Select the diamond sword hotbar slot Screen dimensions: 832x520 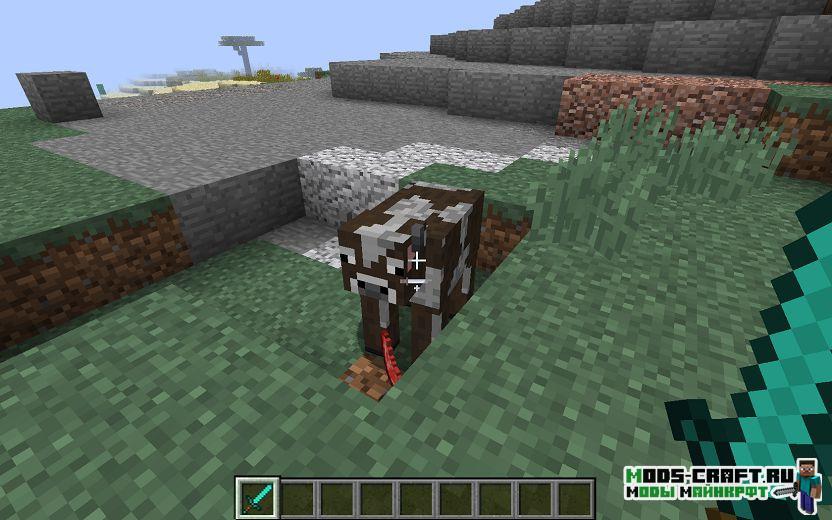coord(255,497)
